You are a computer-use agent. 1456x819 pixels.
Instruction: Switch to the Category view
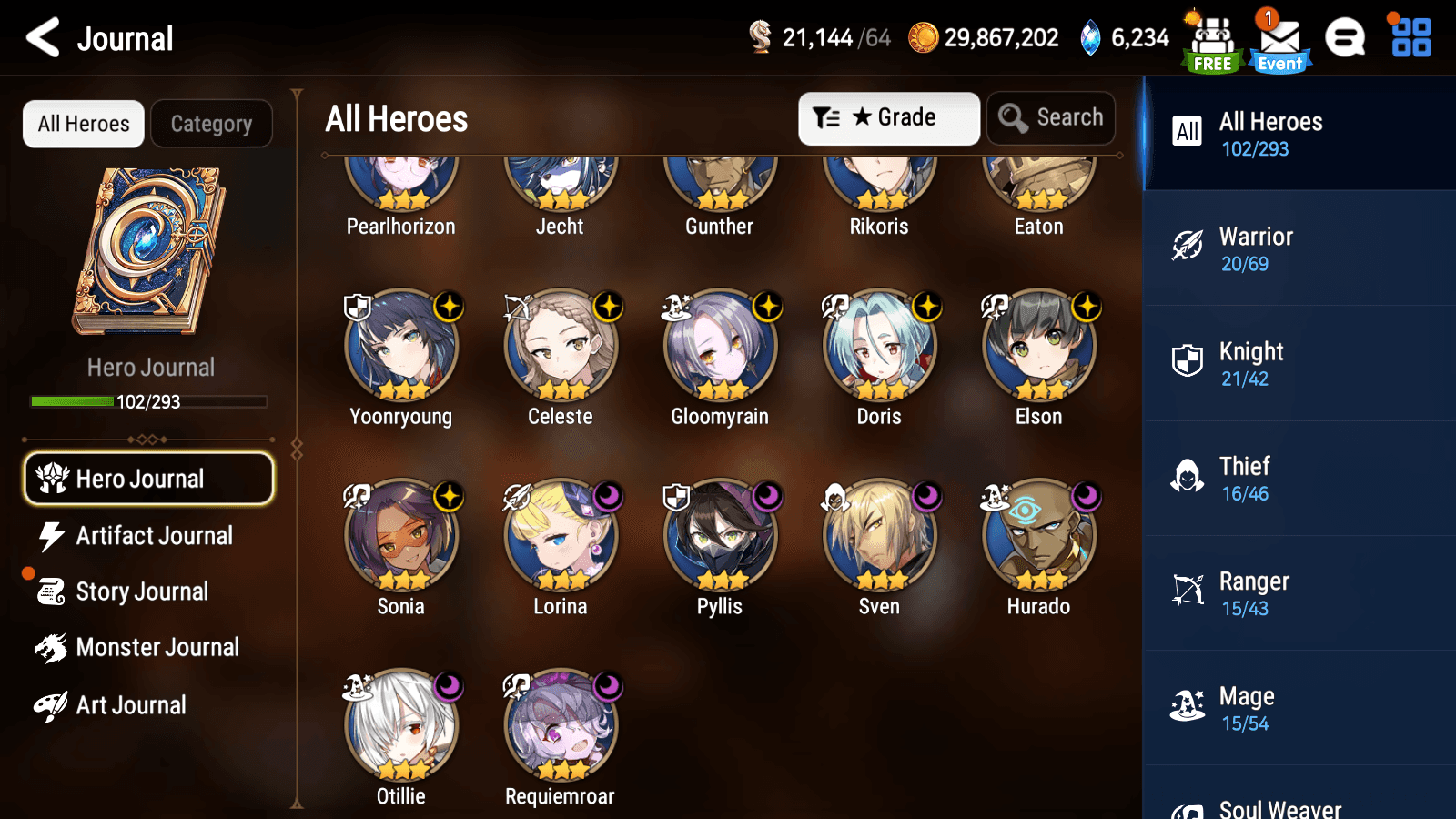211,124
